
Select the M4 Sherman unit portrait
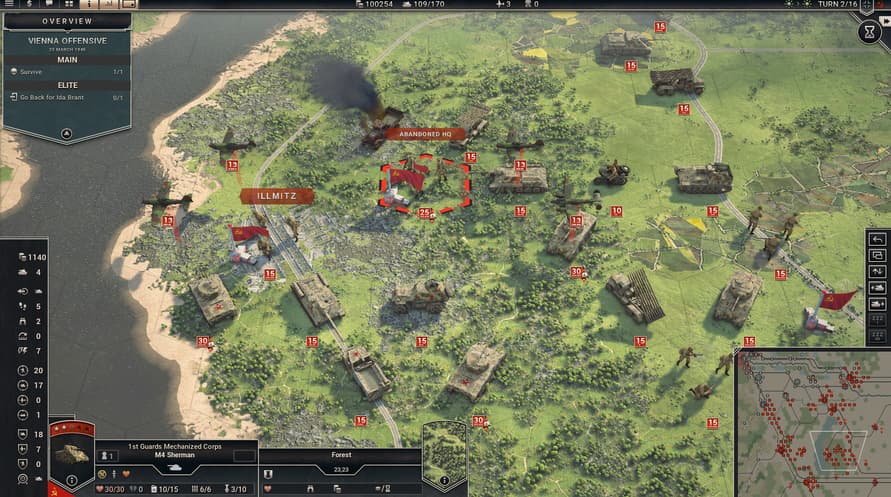pos(72,455)
